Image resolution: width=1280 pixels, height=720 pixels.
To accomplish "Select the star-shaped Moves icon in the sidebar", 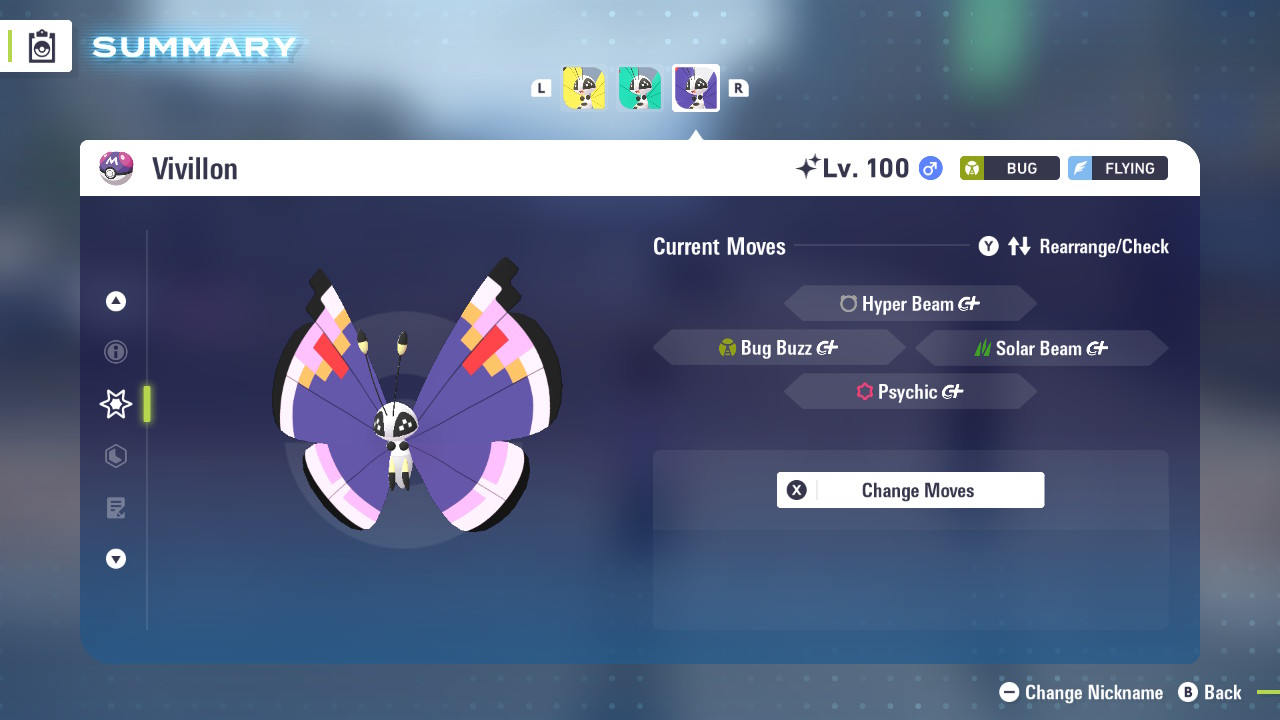I will point(115,404).
